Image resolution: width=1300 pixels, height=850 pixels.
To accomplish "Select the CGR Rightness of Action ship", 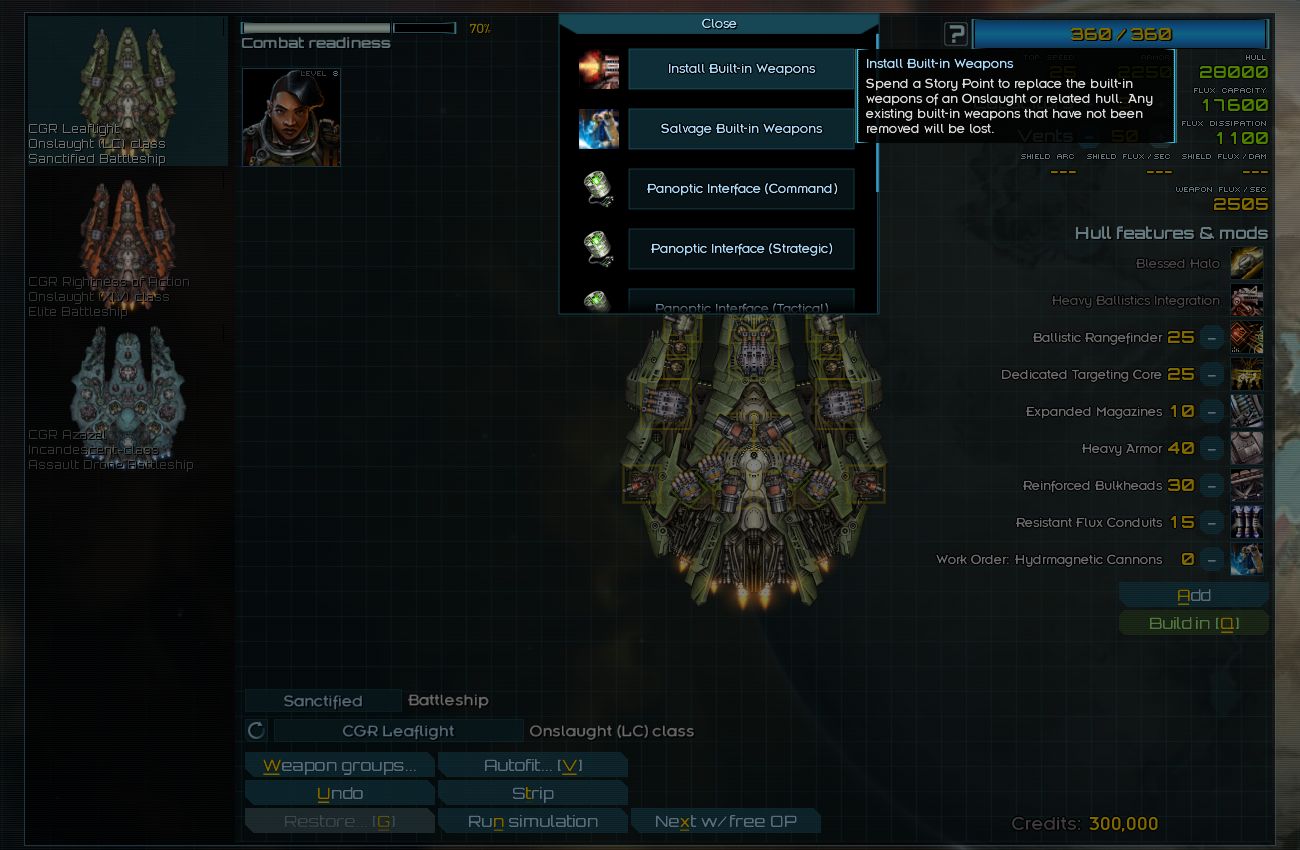I will click(x=128, y=245).
